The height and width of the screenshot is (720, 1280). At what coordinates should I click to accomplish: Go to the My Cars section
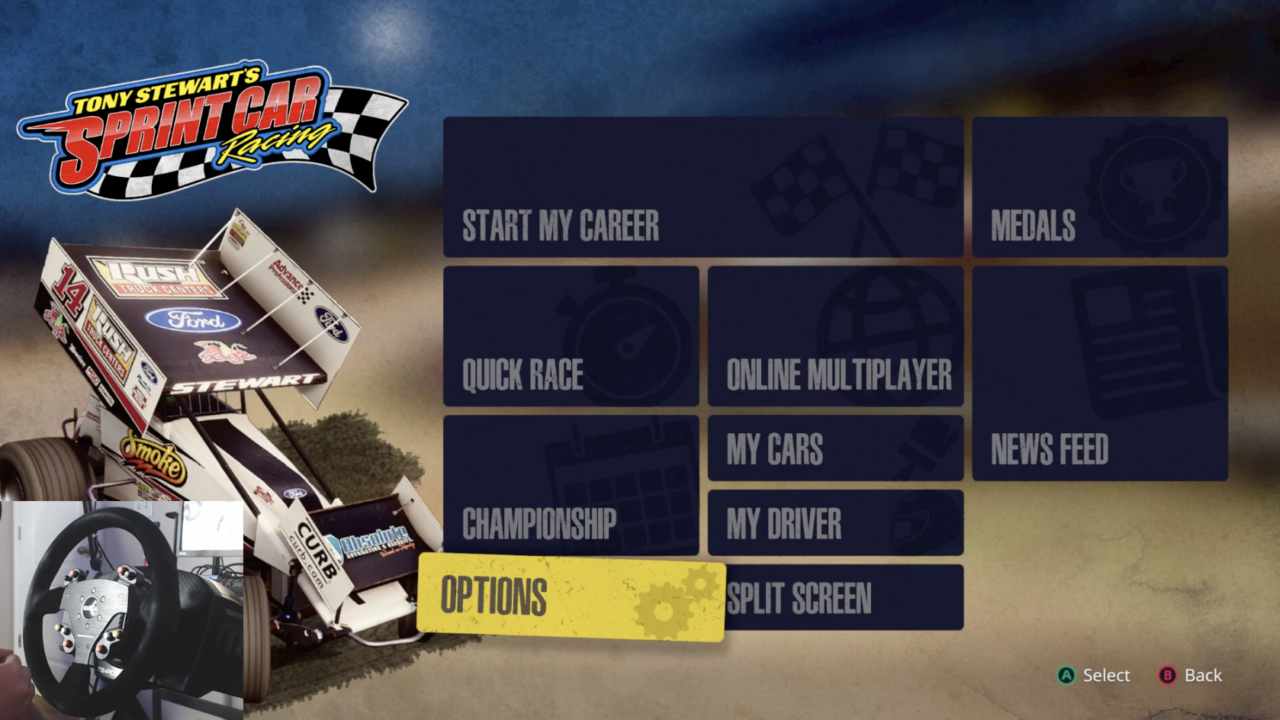[x=835, y=448]
